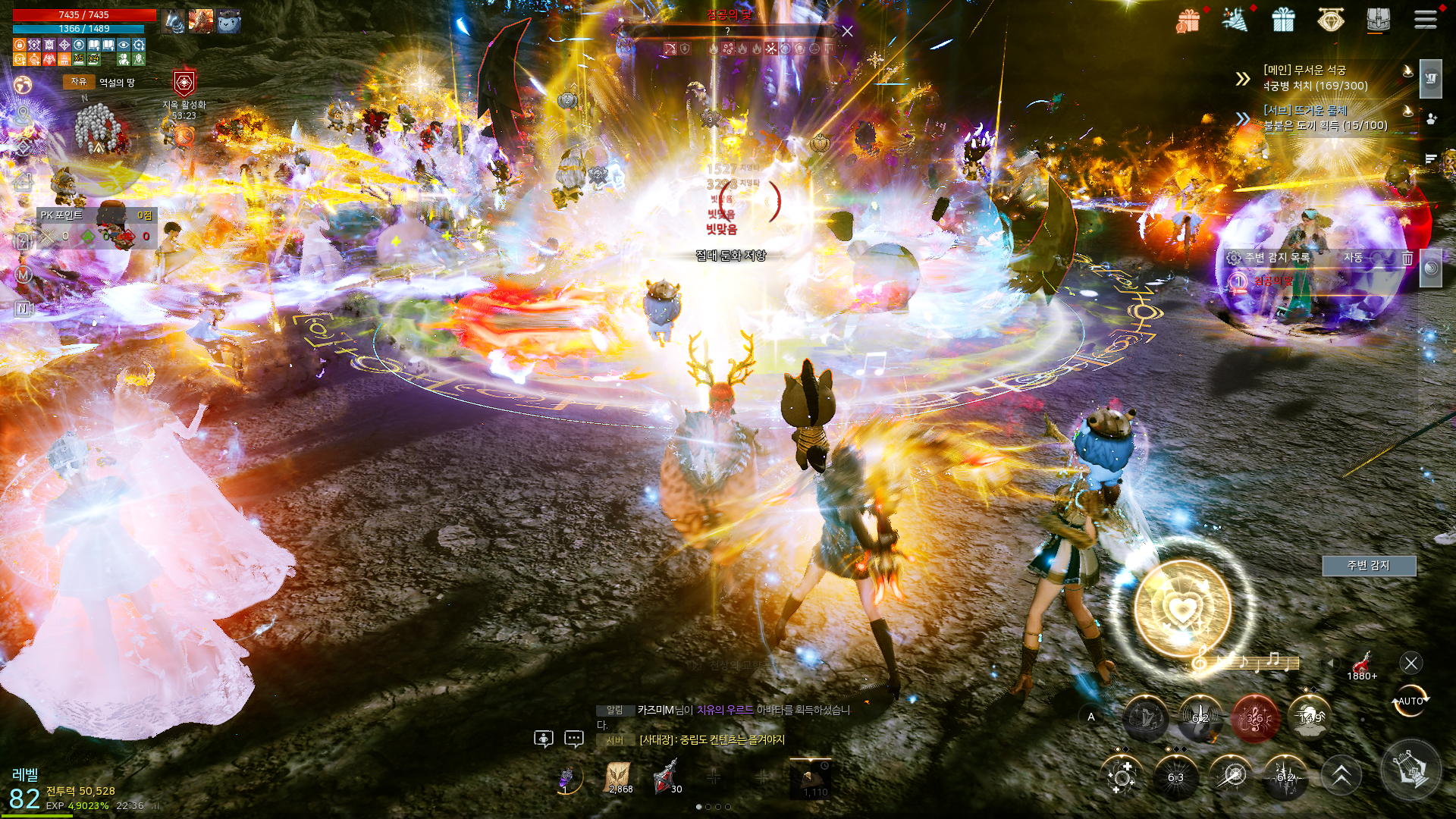The width and height of the screenshot is (1456, 819).
Task: Open the party popper event icon
Action: [x=1236, y=20]
